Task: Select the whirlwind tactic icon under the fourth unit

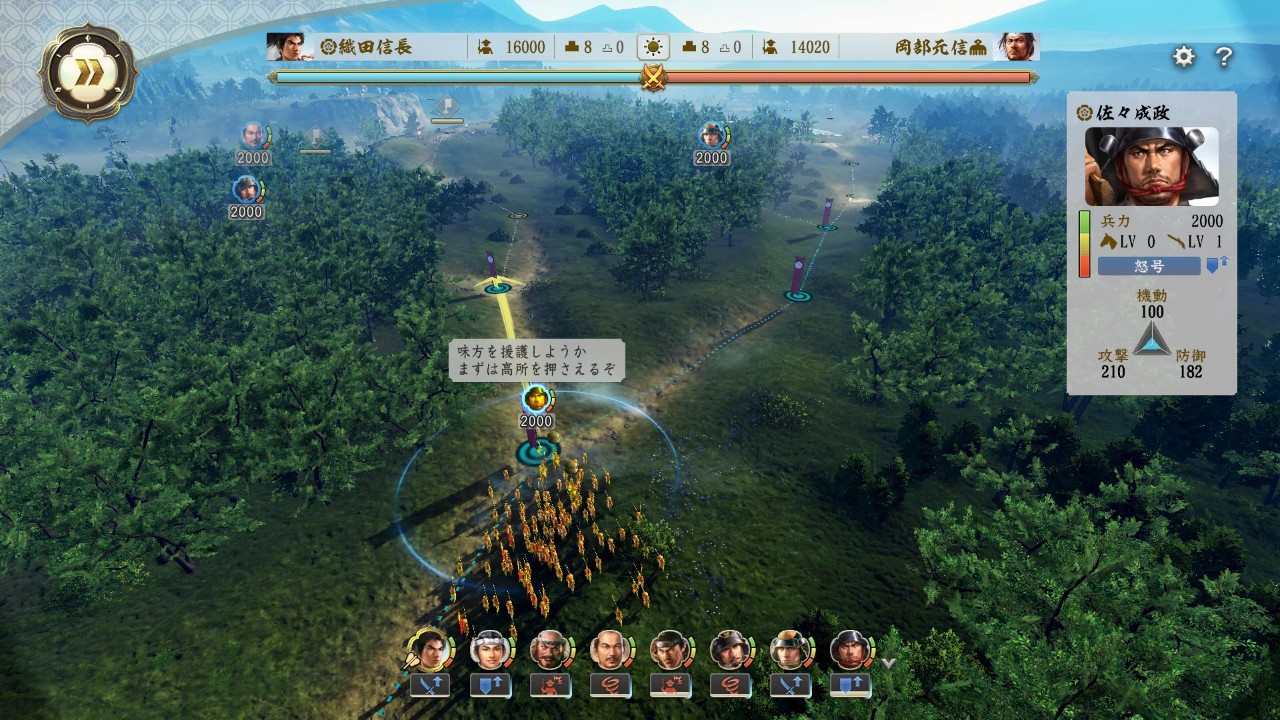Action: 611,686
